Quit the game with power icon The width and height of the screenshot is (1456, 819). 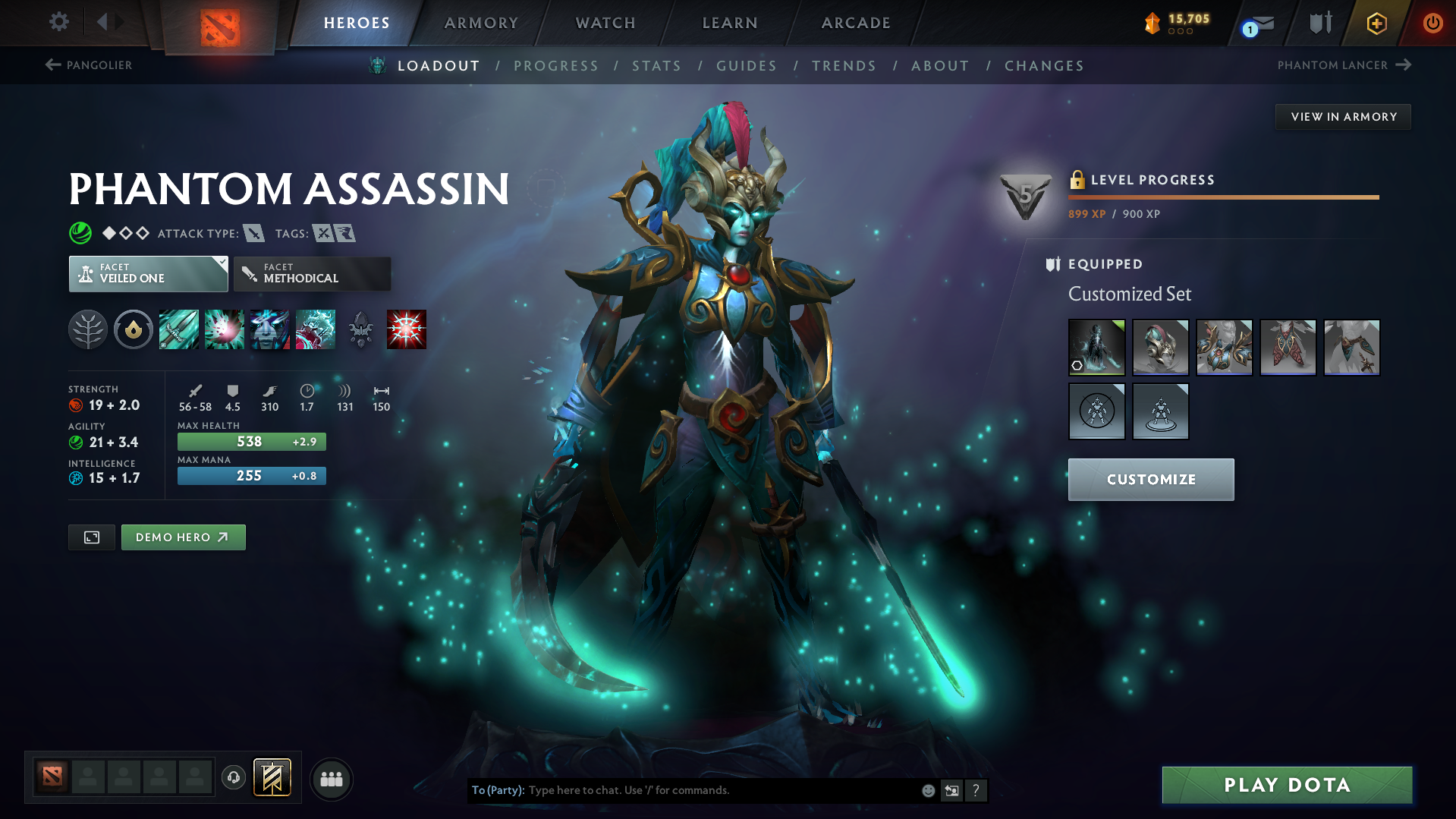1432,23
